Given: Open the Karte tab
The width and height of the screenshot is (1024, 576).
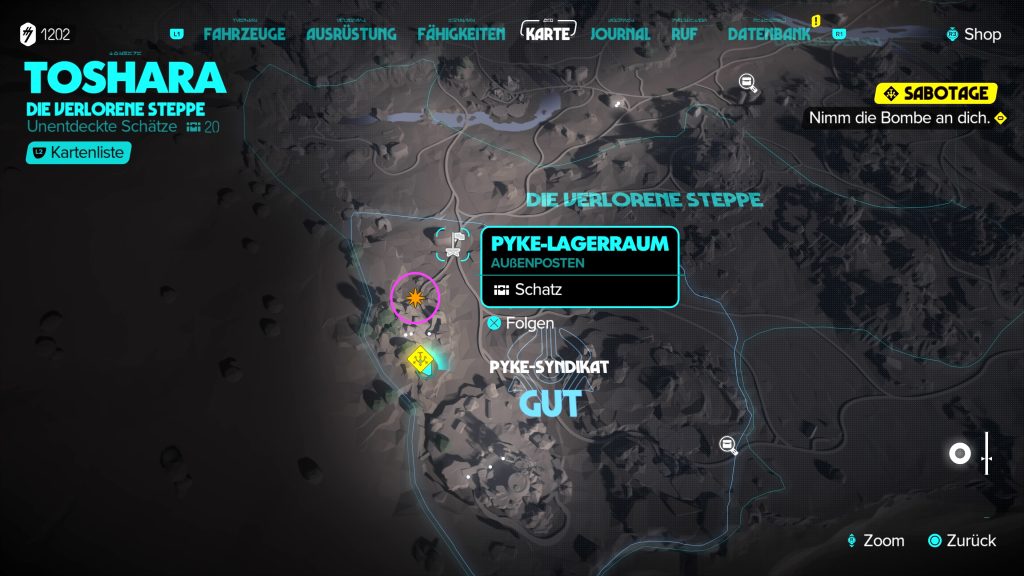Looking at the screenshot, I should coord(548,33).
